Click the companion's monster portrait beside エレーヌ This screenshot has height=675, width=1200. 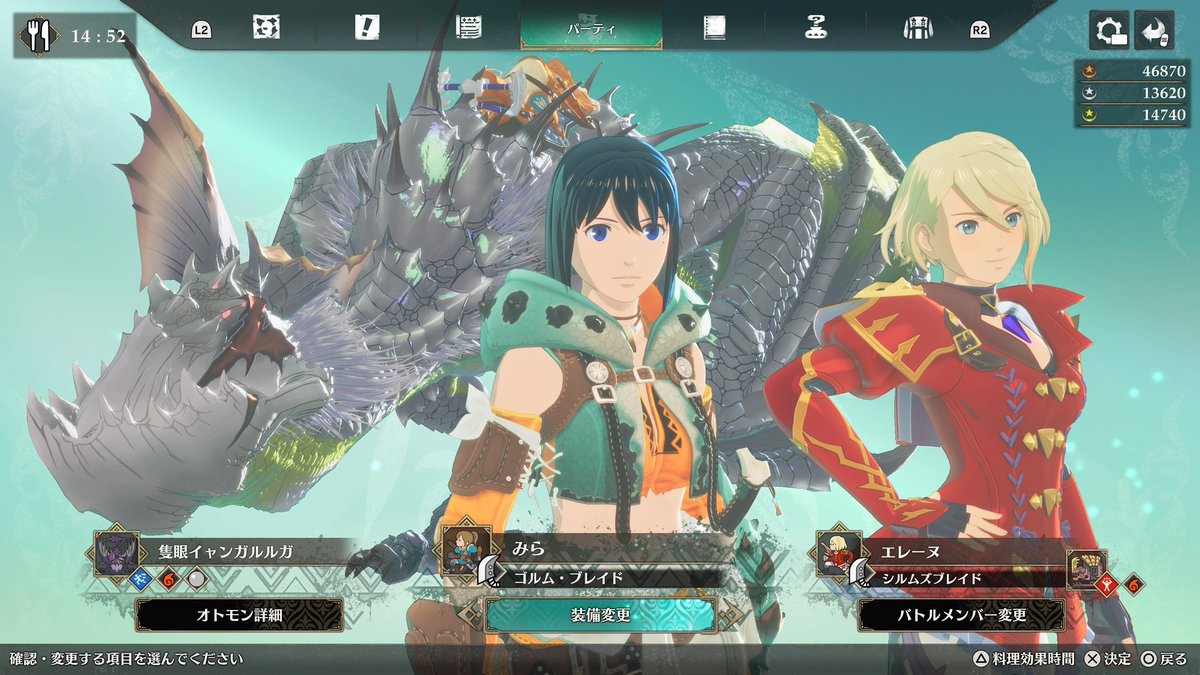pos(1086,569)
